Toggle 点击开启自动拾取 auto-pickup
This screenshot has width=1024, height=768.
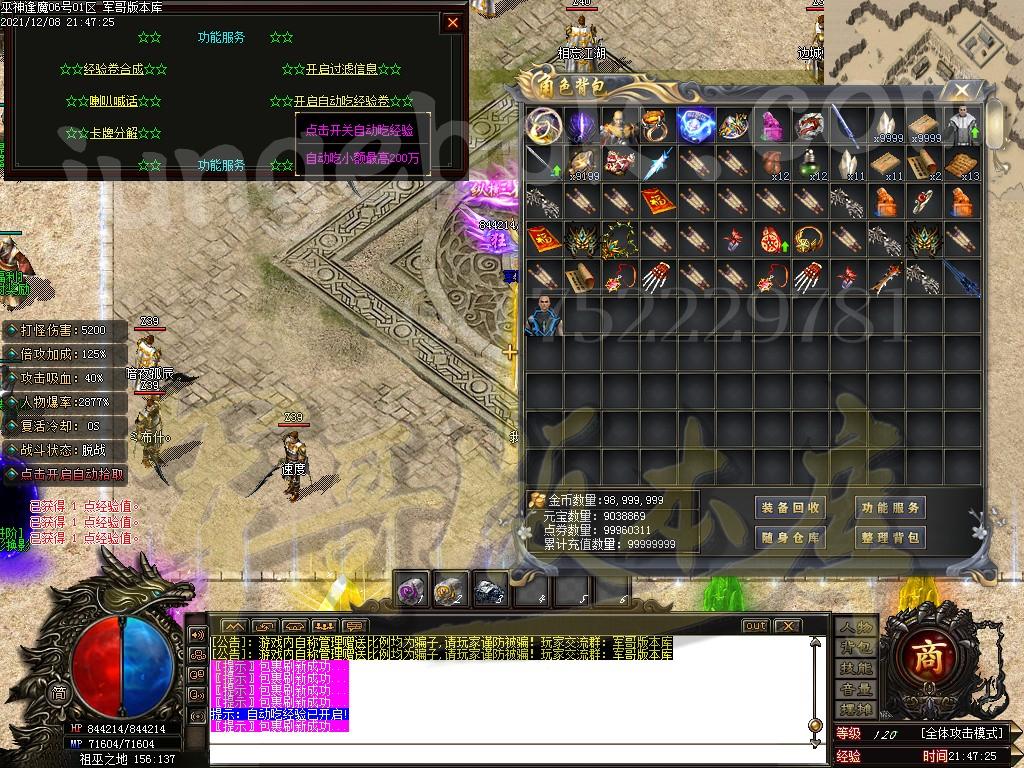coord(72,475)
